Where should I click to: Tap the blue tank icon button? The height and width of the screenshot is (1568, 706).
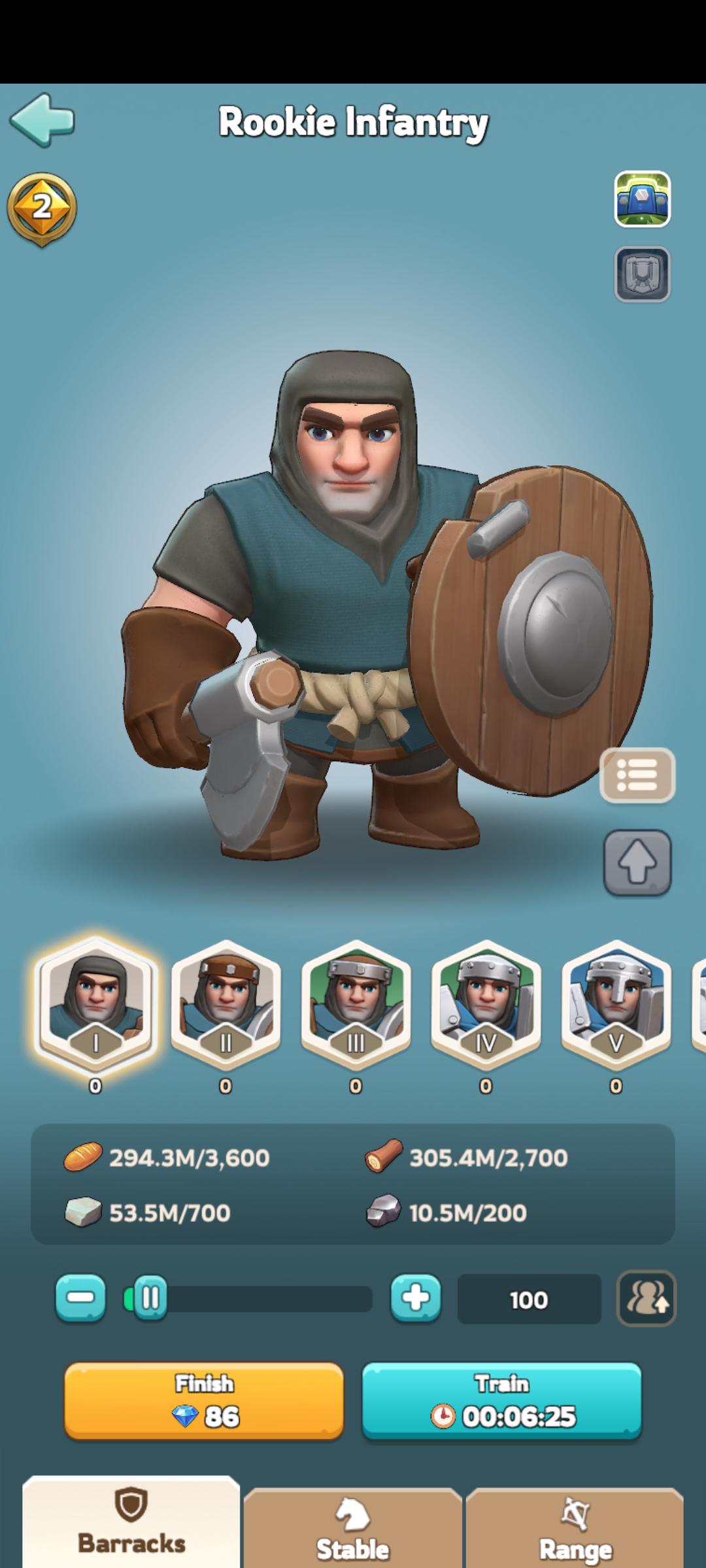642,199
